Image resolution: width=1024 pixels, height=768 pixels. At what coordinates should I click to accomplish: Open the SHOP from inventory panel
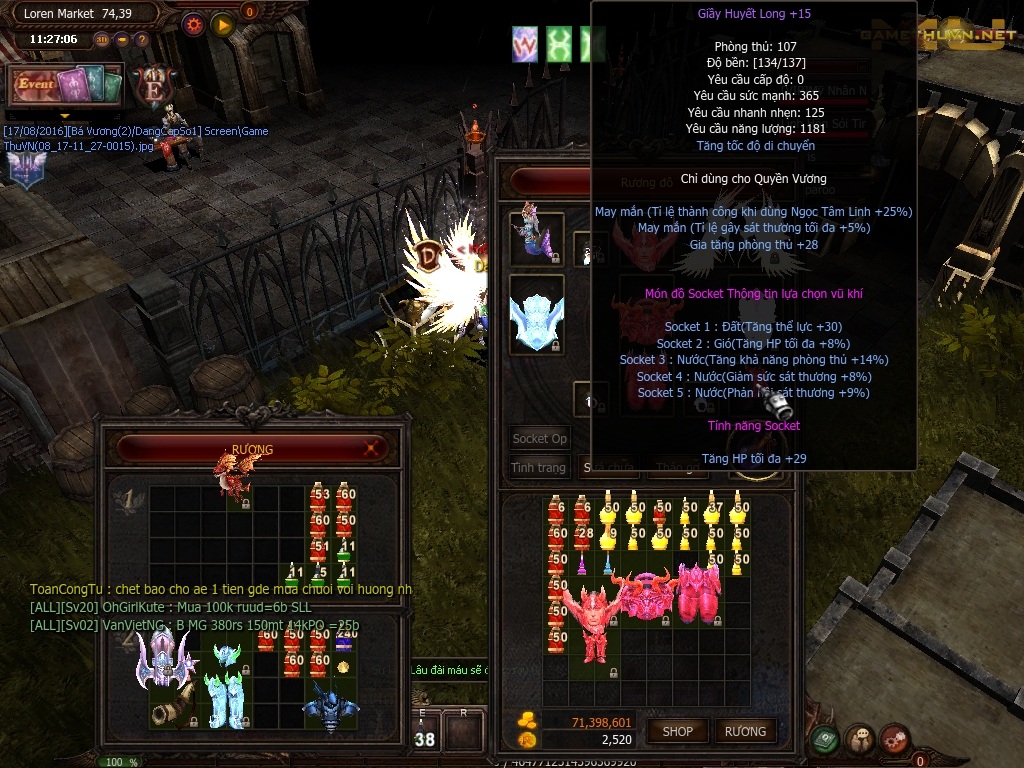click(x=677, y=731)
